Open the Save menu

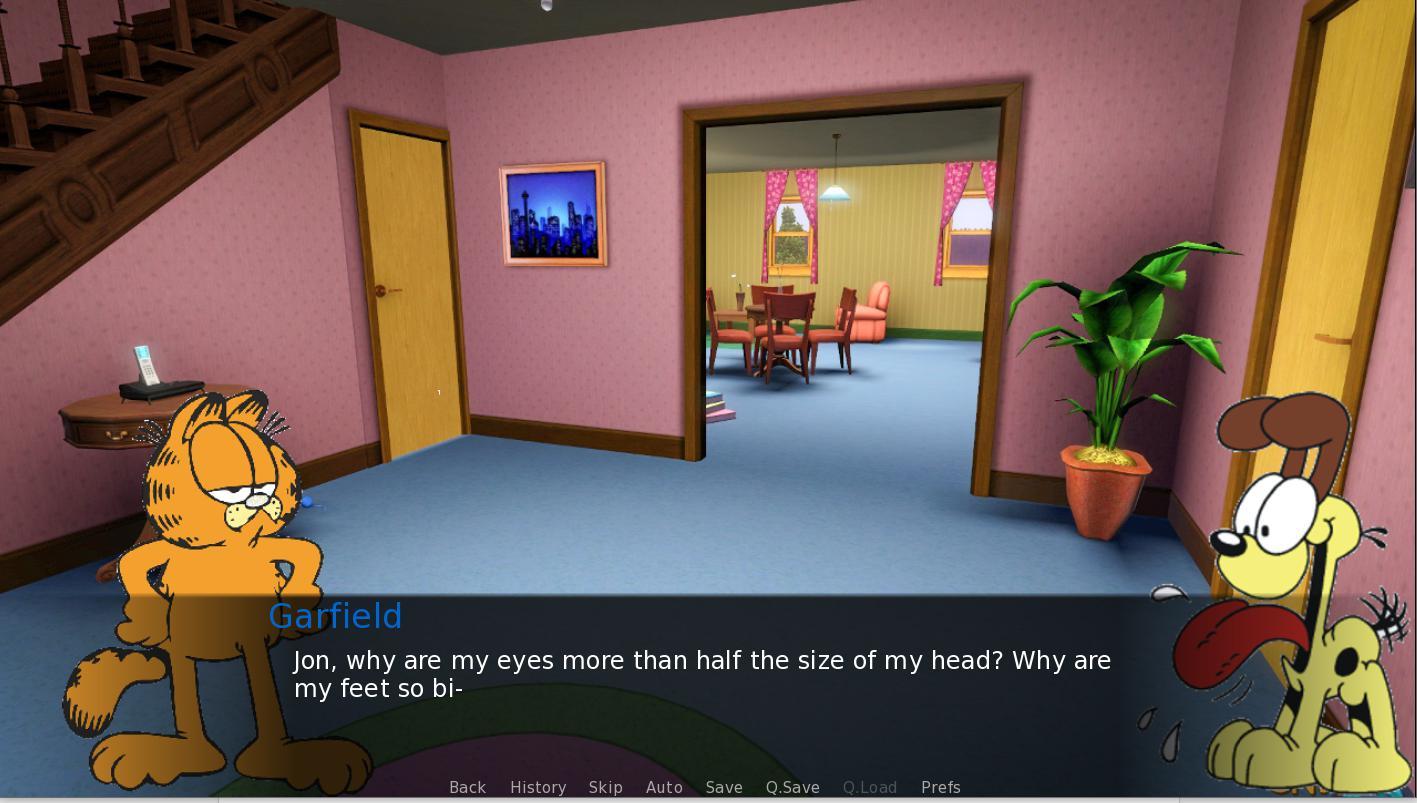click(723, 787)
